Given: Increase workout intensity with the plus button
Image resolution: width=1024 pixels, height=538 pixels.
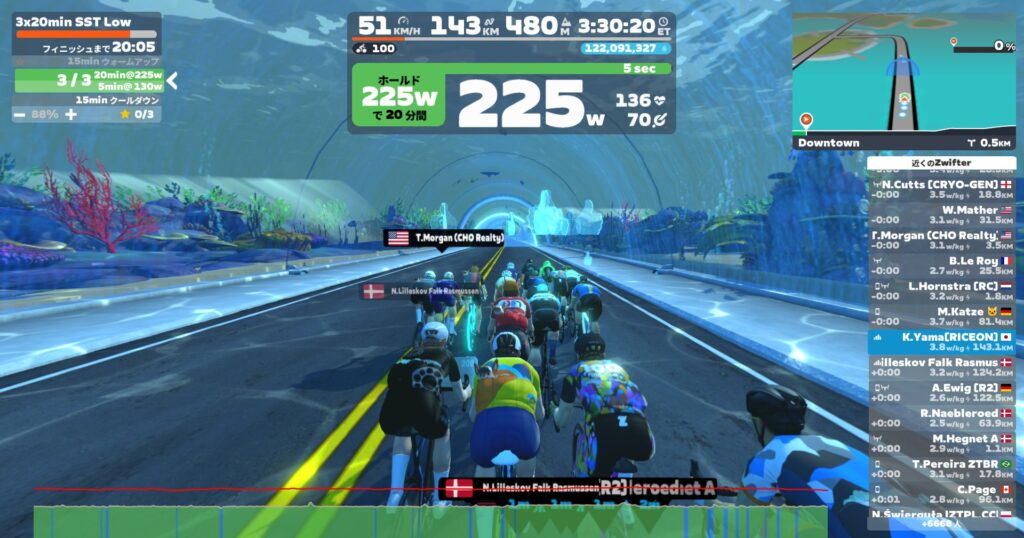Looking at the screenshot, I should tap(71, 115).
